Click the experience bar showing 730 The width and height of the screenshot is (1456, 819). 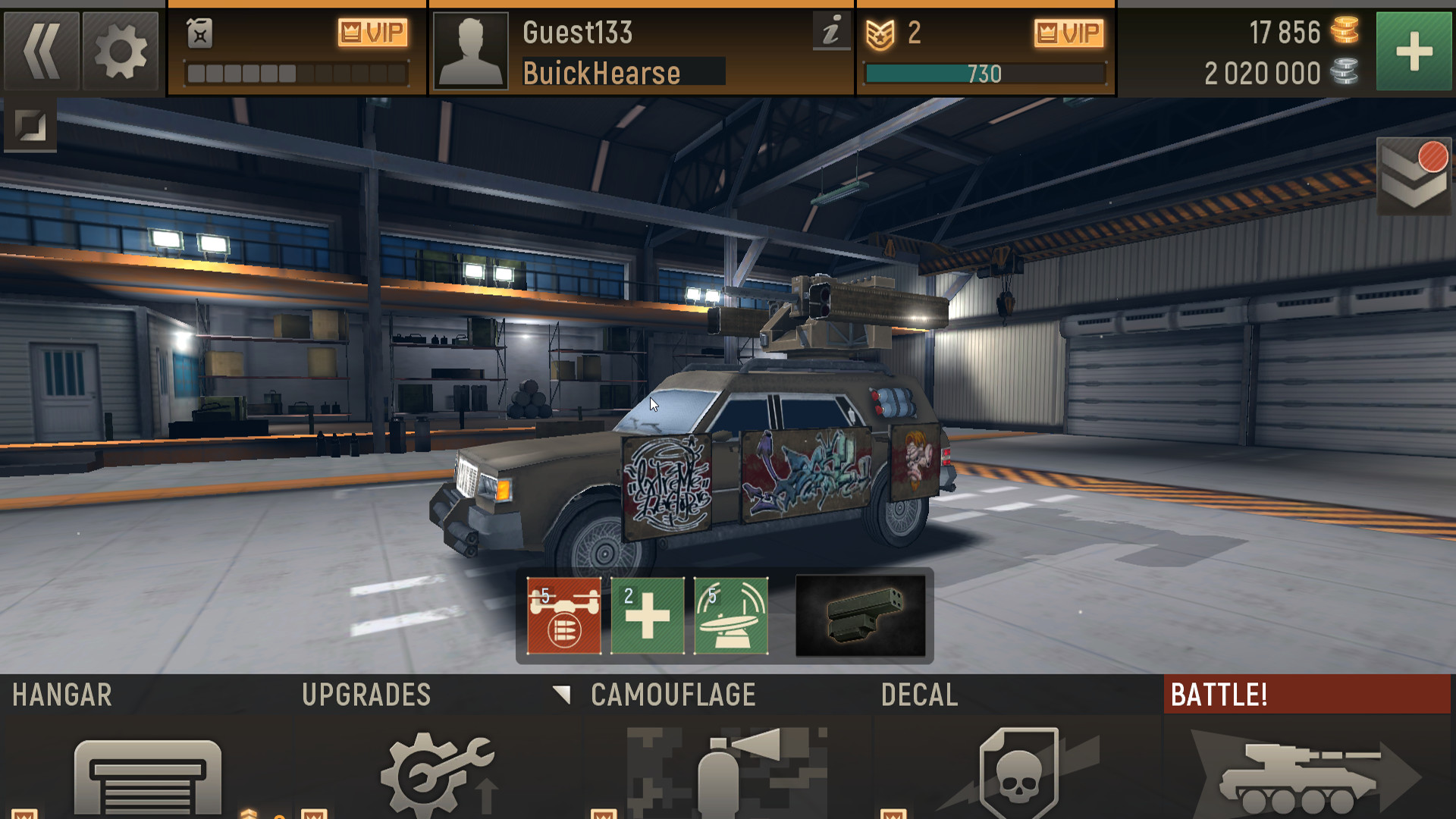click(986, 74)
